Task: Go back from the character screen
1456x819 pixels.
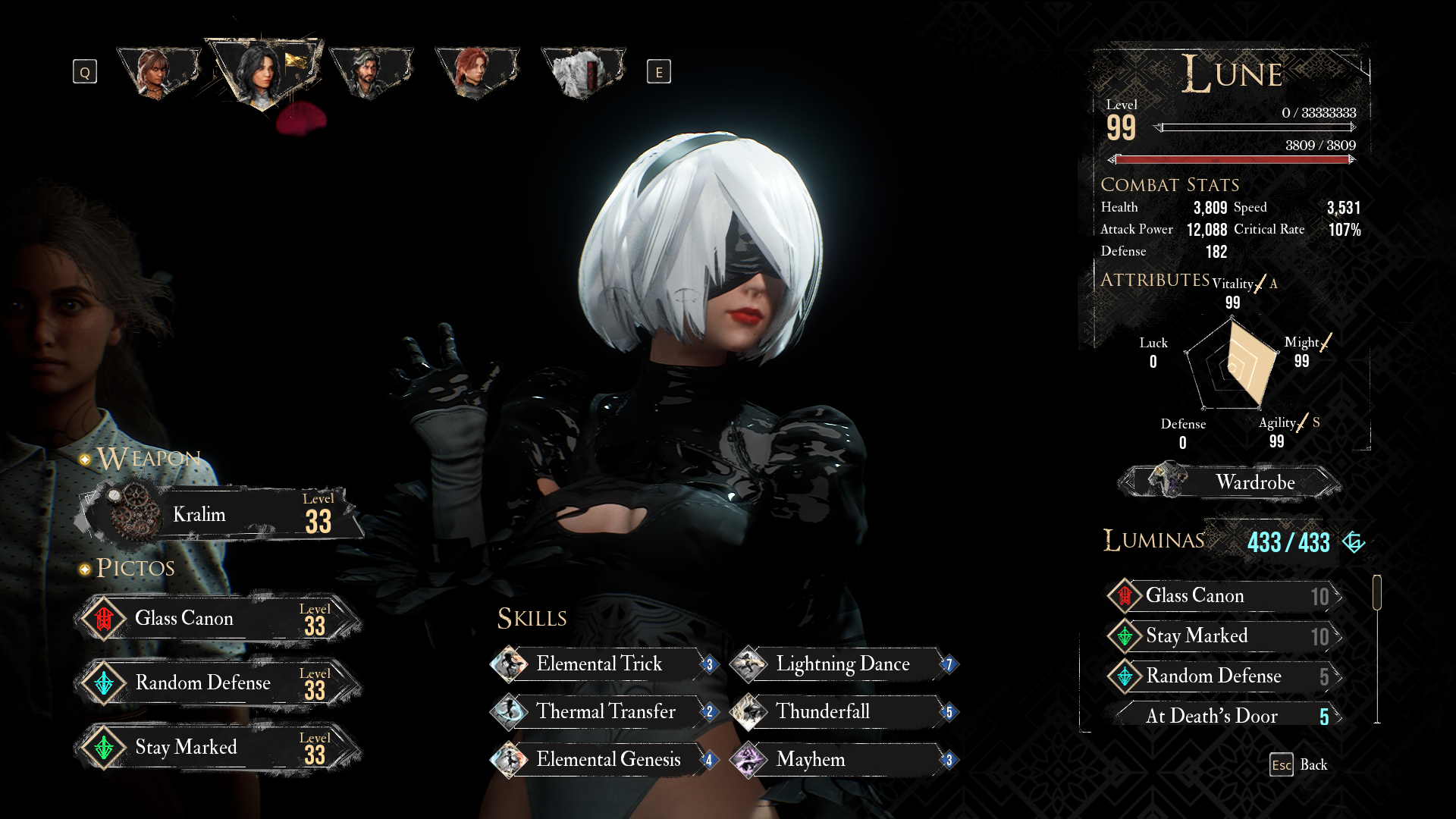Action: tap(1298, 764)
